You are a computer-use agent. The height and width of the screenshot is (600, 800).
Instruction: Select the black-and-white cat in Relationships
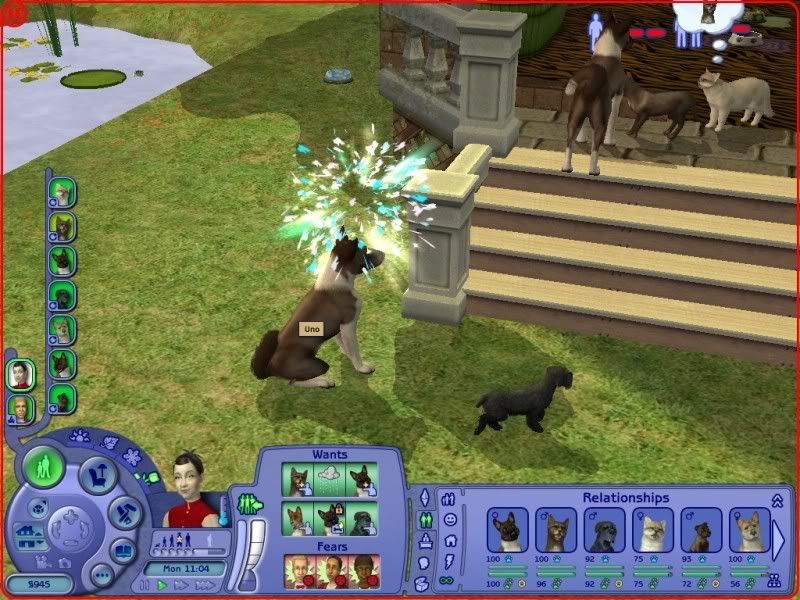(x=507, y=531)
